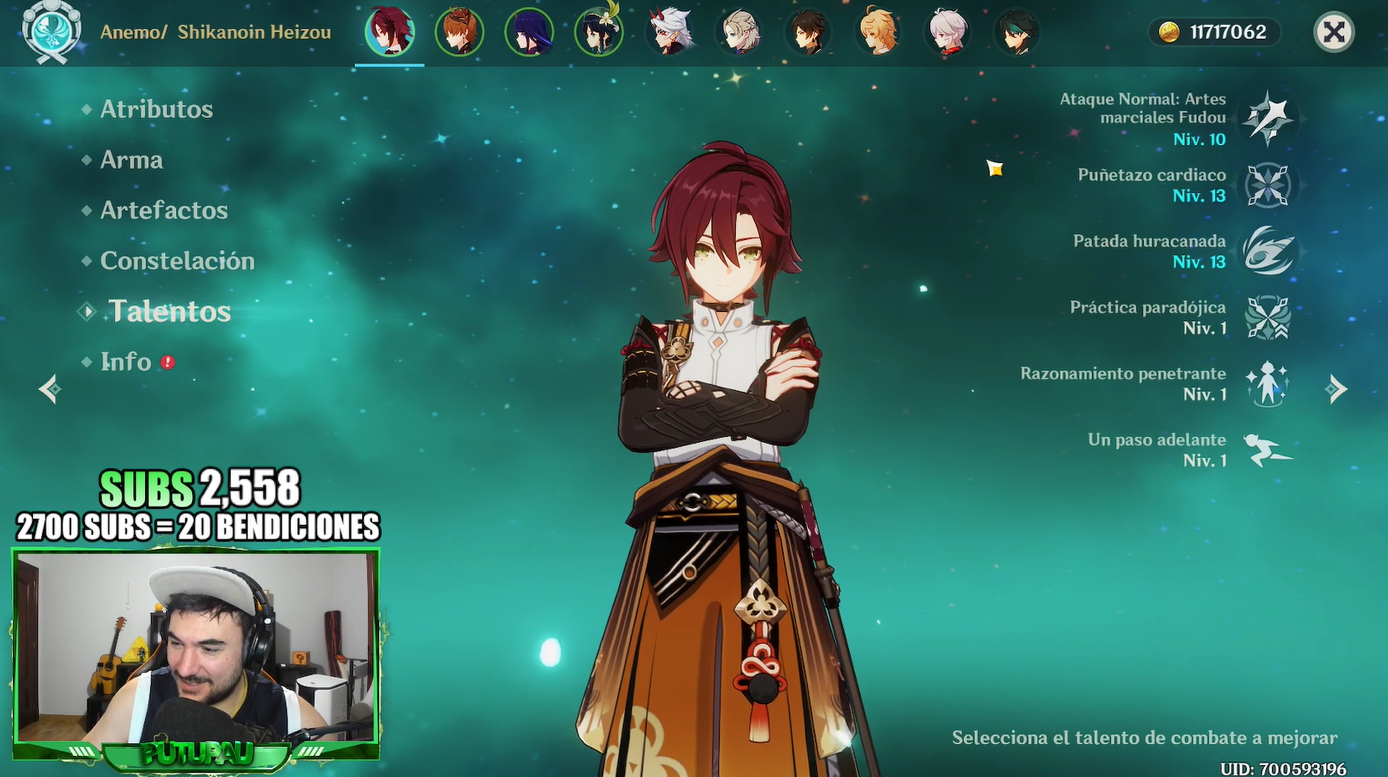Image resolution: width=1388 pixels, height=777 pixels.
Task: Select the Talentos menu entry
Action: click(169, 312)
